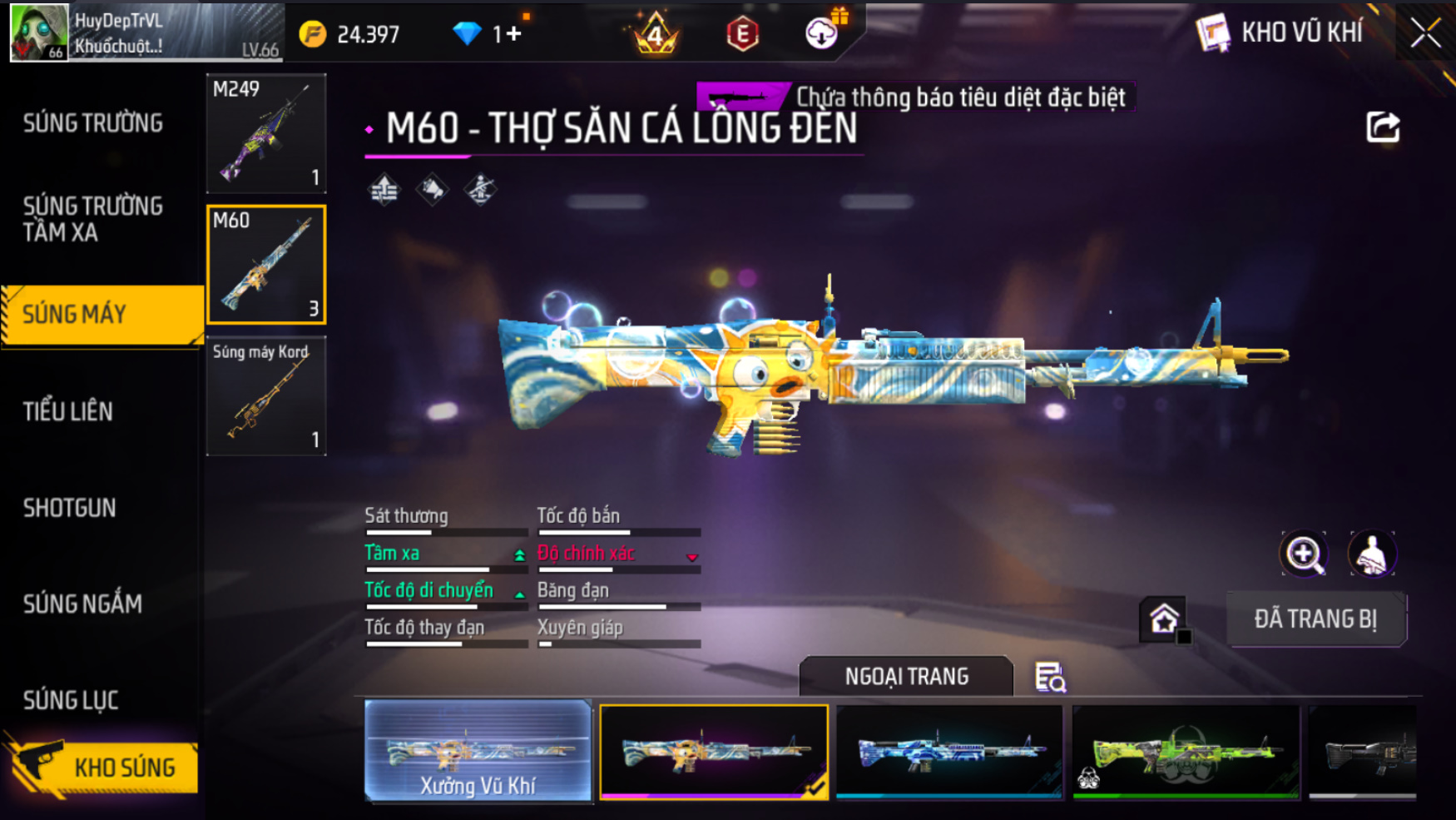Click the Đã Trang Bị button
Screen dimensions: 1456x820
tap(1316, 619)
